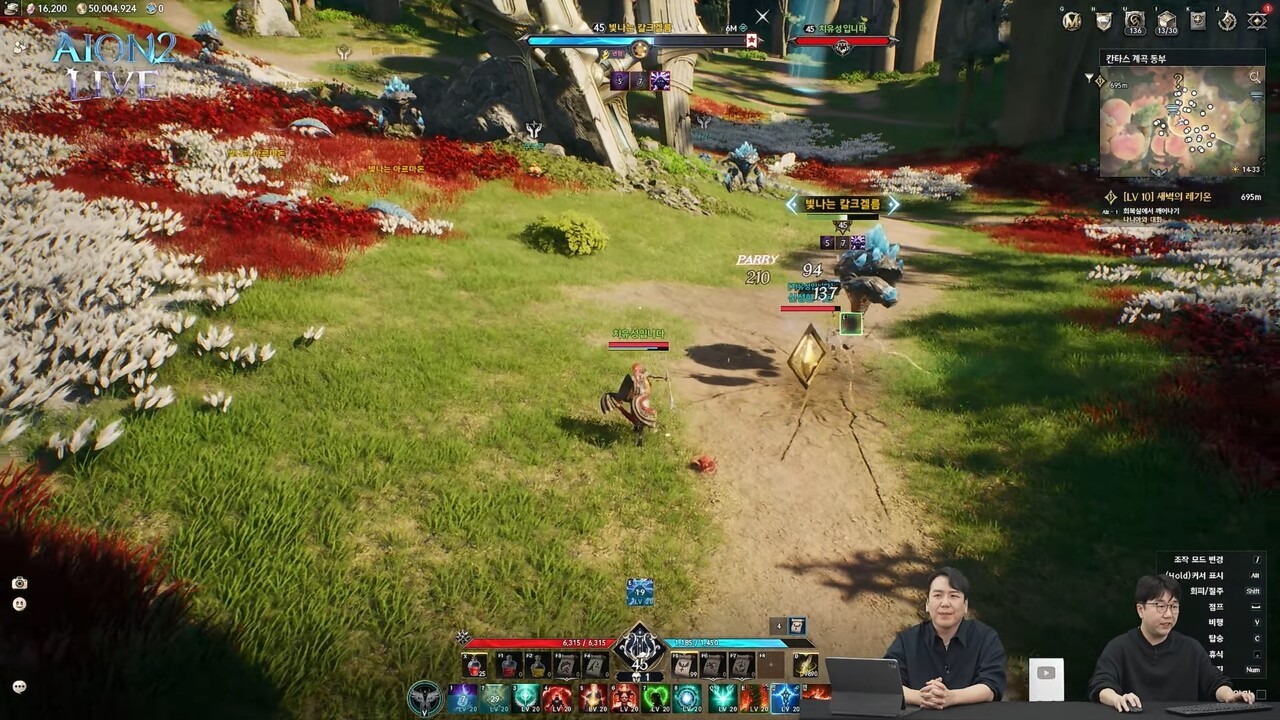Open the shield-shaped menu icon
Image resolution: width=1280 pixels, height=720 pixels.
[x=1104, y=21]
